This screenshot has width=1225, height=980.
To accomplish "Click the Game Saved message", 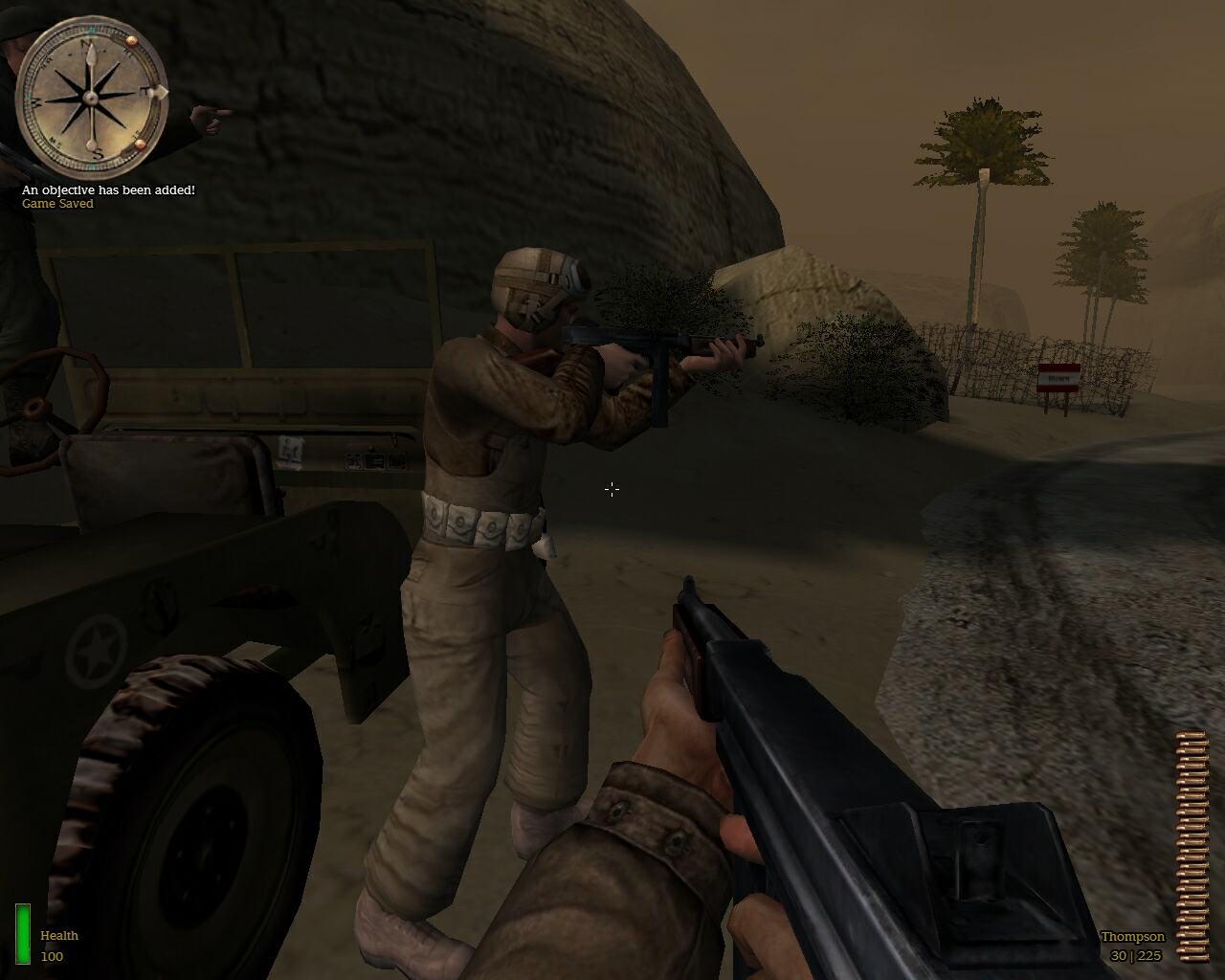I will click(x=56, y=203).
